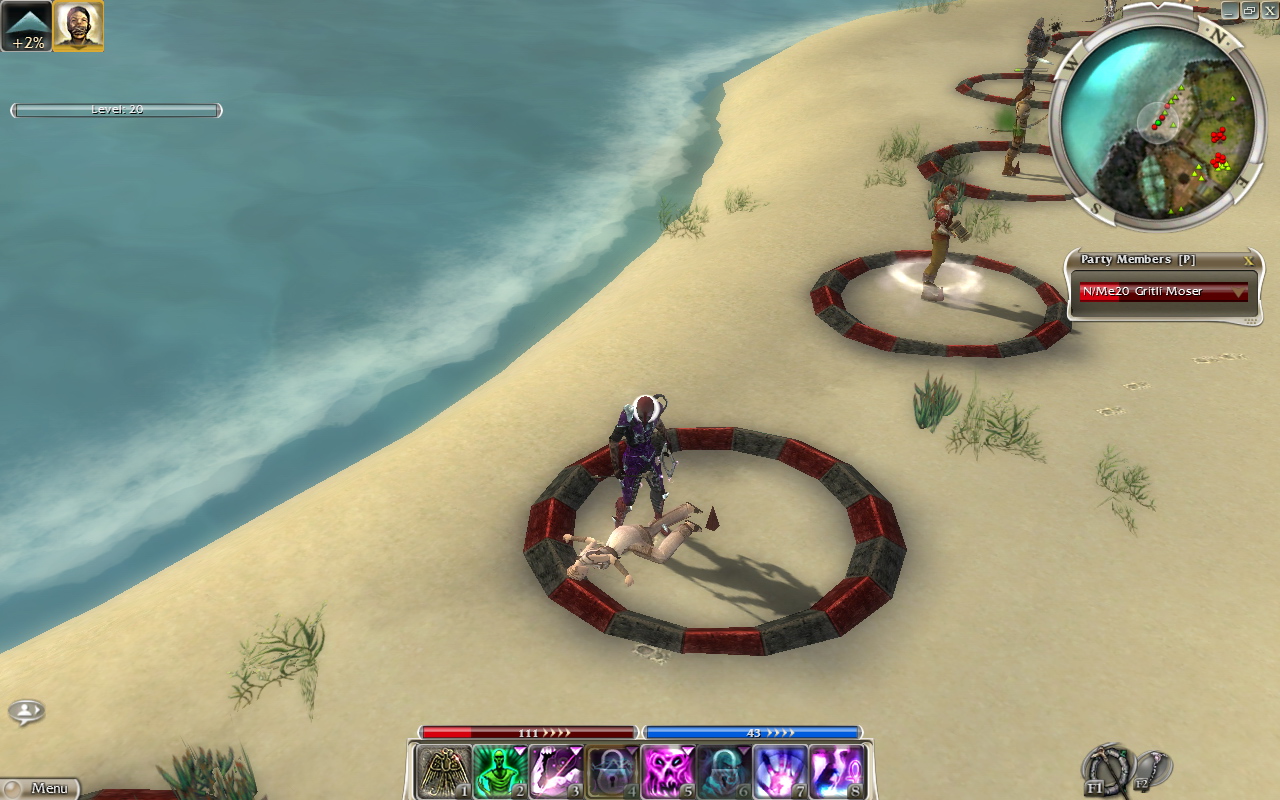Close the game window
1280x800 pixels.
[1270, 10]
